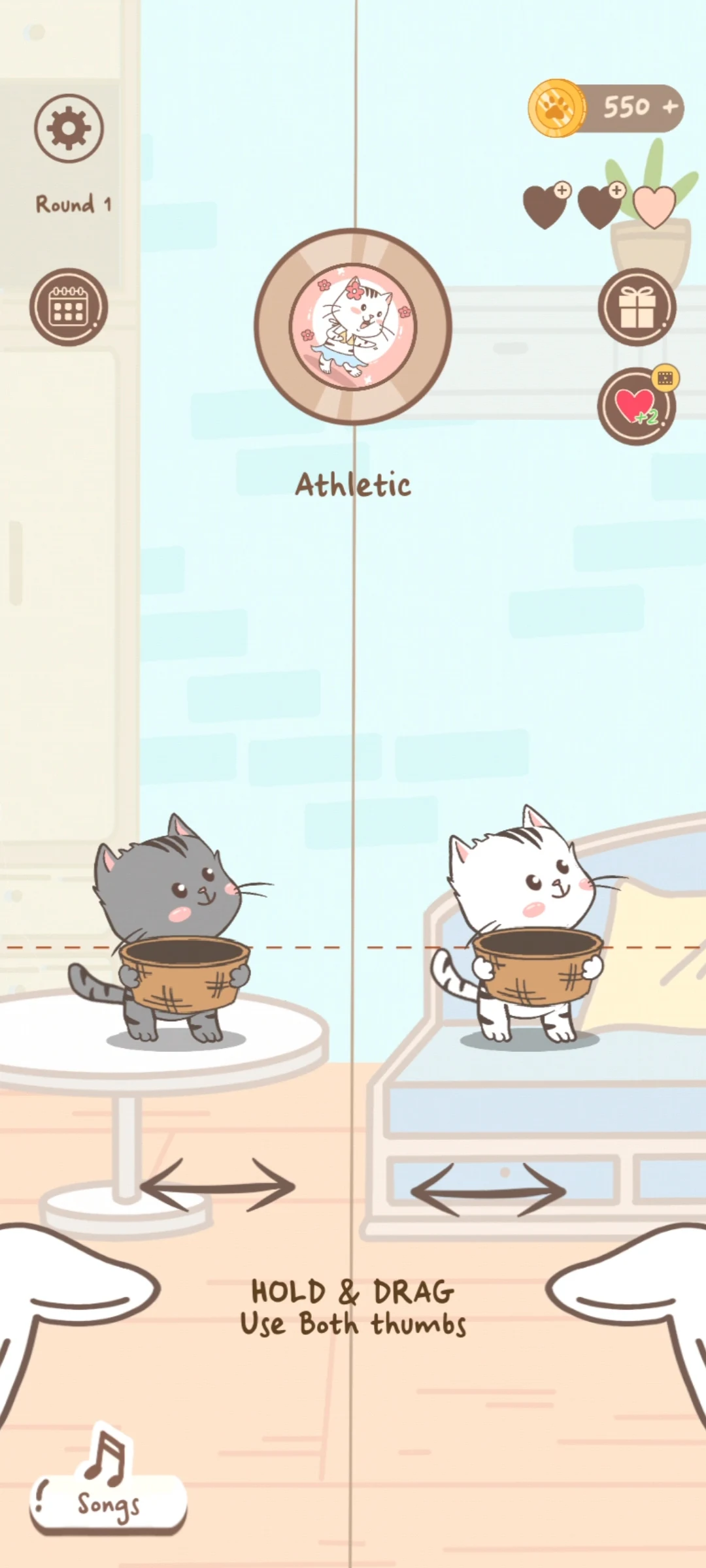Add more paw coins with plus
The image size is (706, 1568).
[669, 107]
